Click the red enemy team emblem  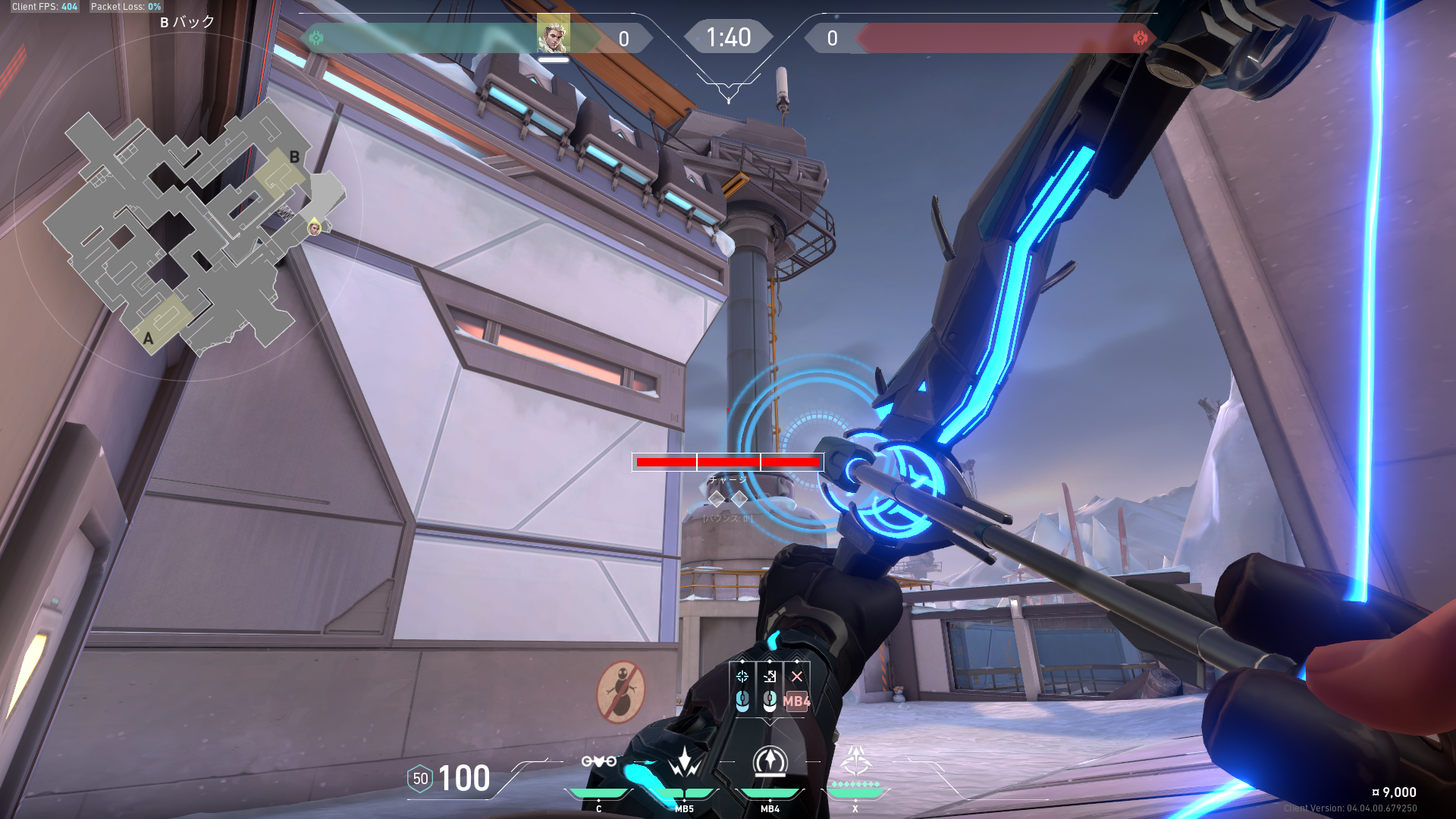[x=1140, y=38]
